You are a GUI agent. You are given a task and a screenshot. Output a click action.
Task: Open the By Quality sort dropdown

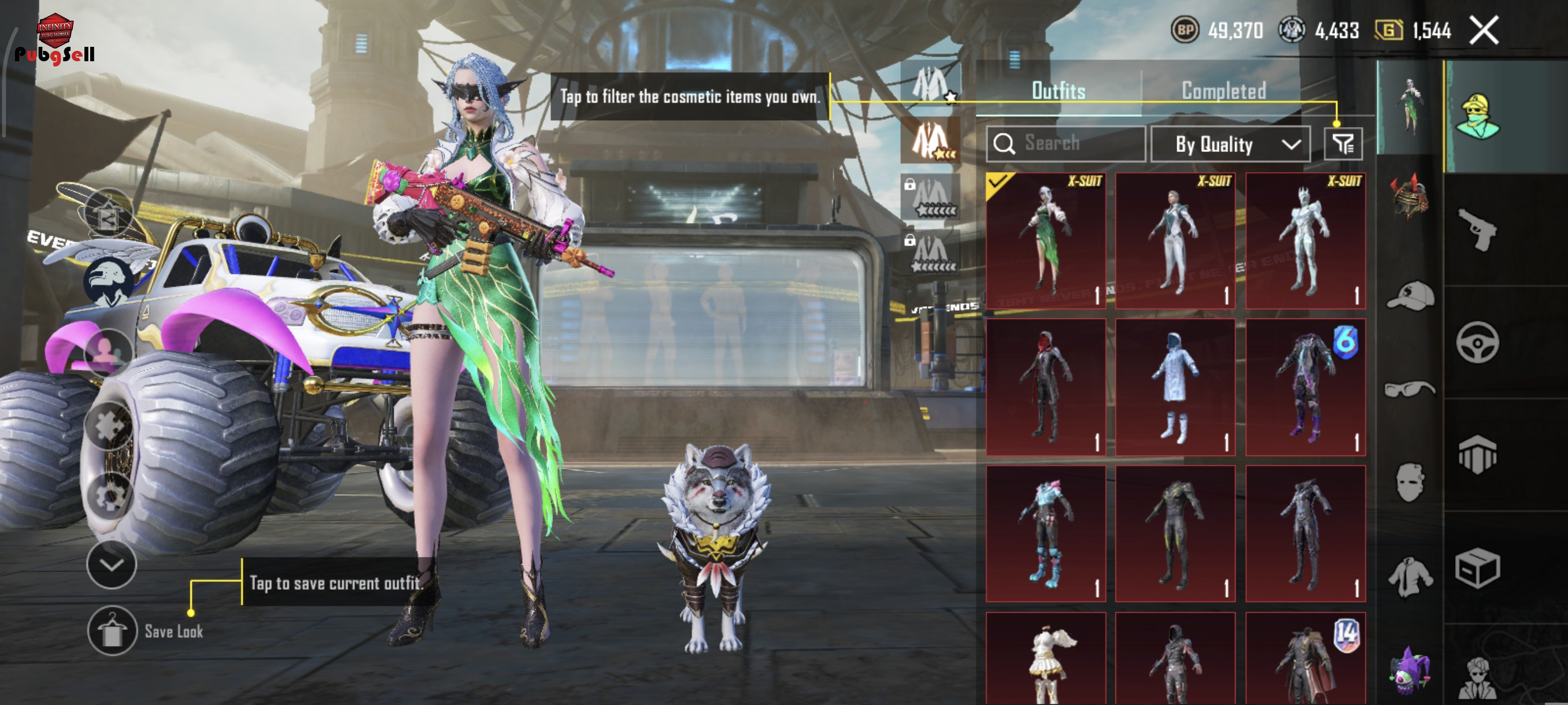coord(1230,144)
